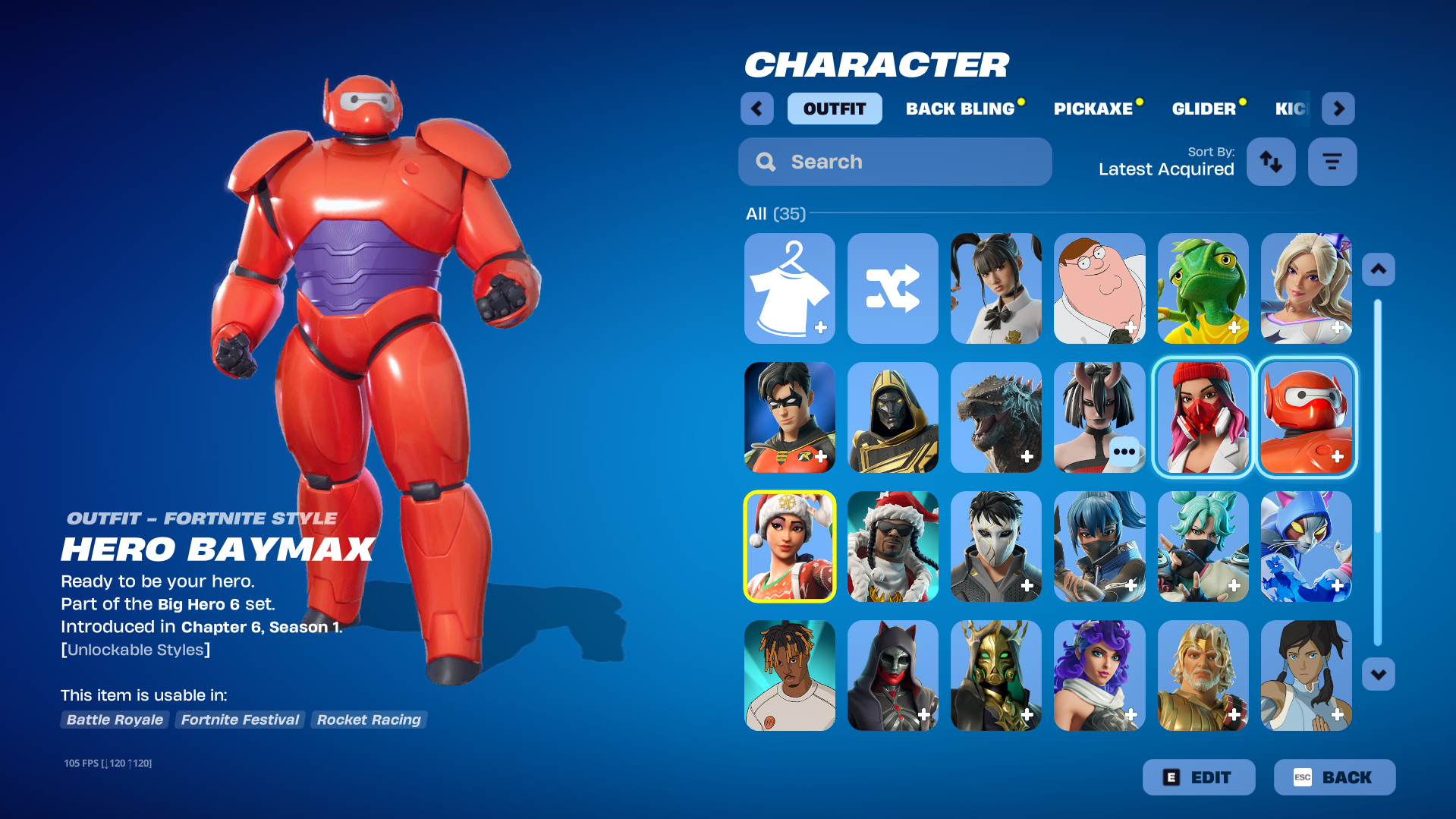
Task: Click the left arrow beside the category tabs
Action: tap(756, 109)
